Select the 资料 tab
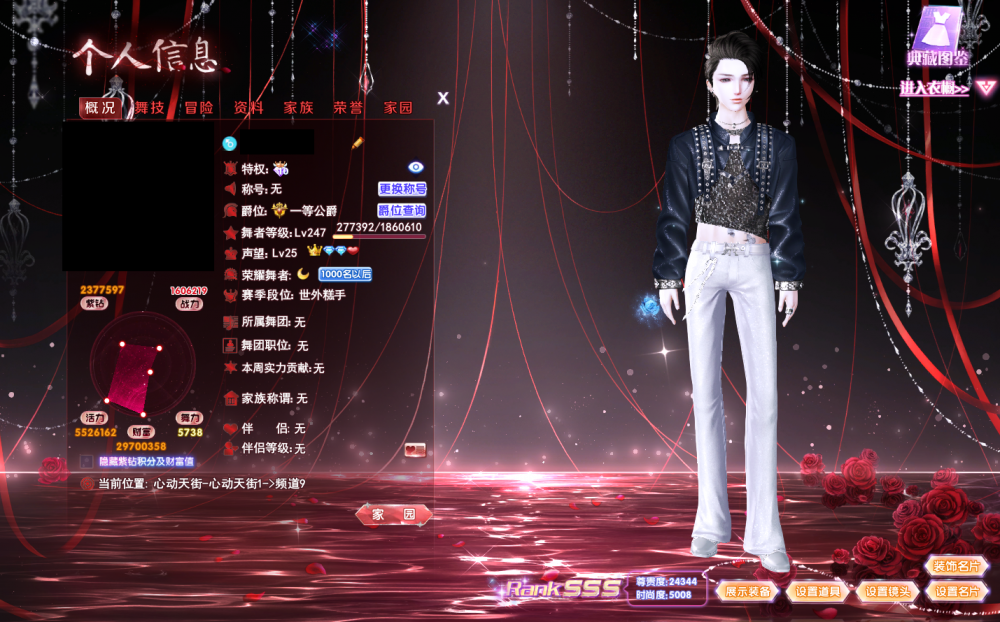Screen dimensions: 1000x622 [248, 108]
